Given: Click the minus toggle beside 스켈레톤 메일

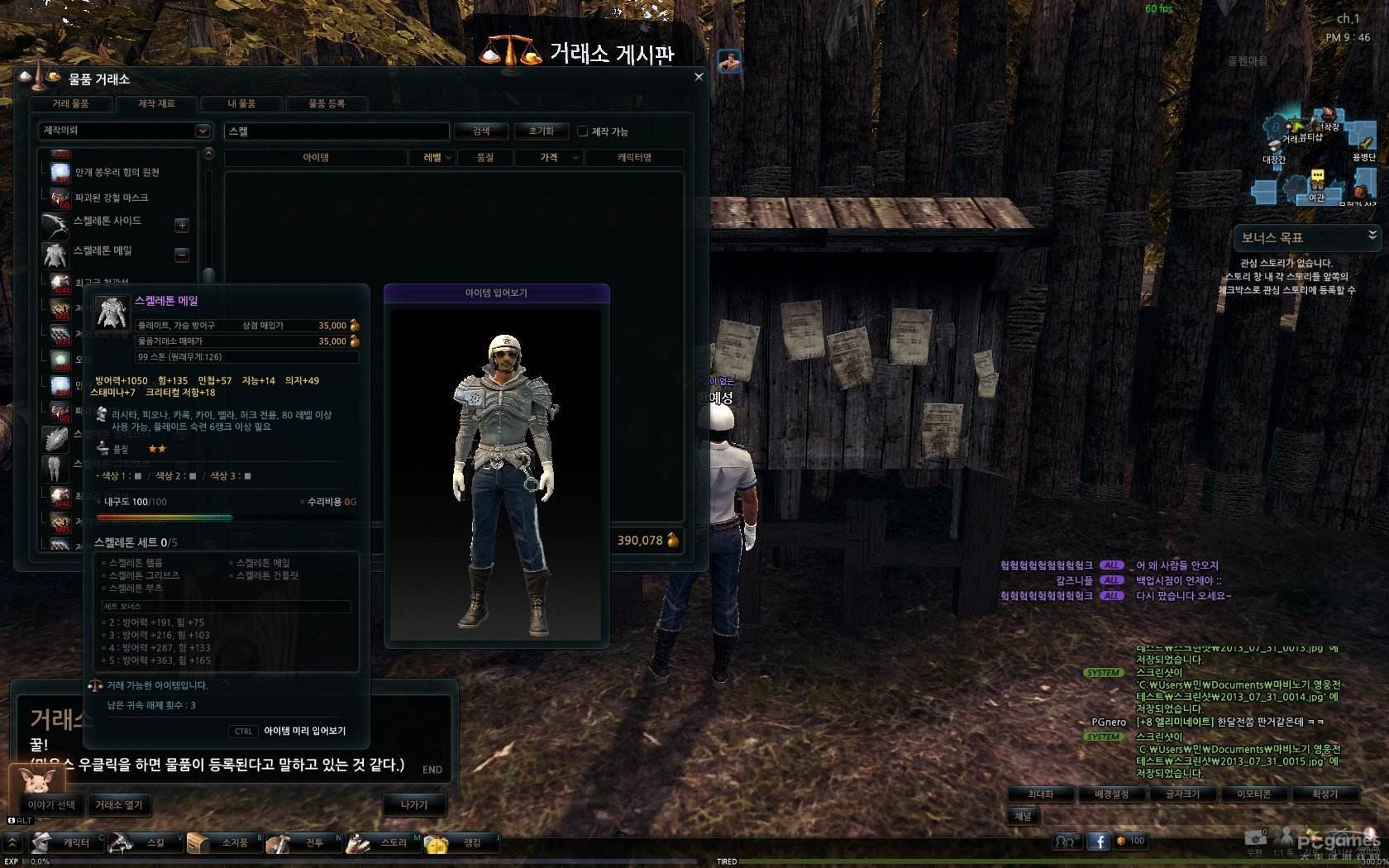Looking at the screenshot, I should pyautogui.click(x=181, y=255).
